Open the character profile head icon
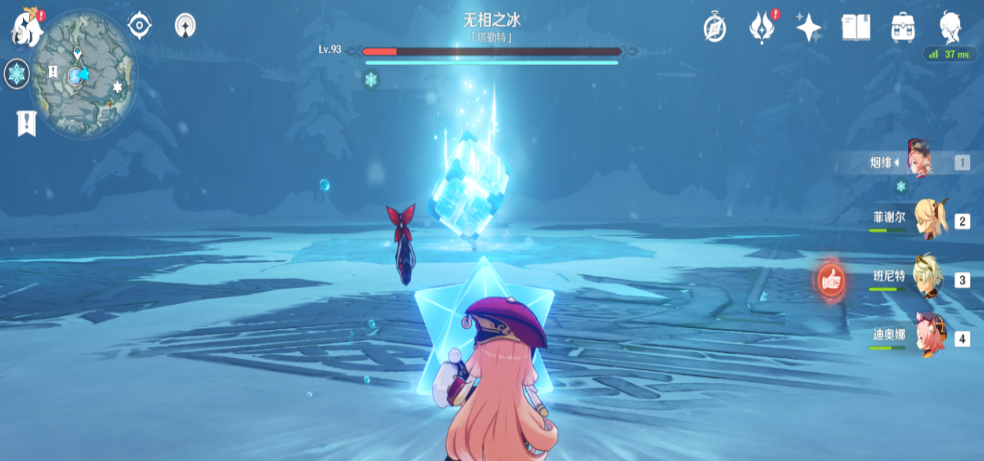 tap(951, 27)
